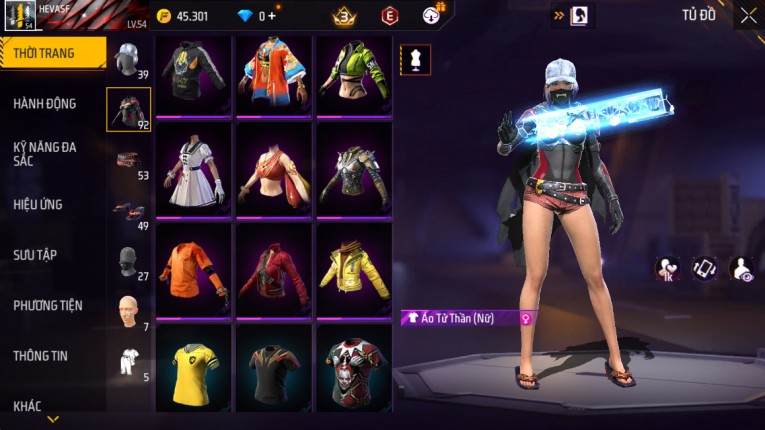The image size is (765, 430).
Task: Choose the yellow hooded jacket
Action: [x=354, y=270]
